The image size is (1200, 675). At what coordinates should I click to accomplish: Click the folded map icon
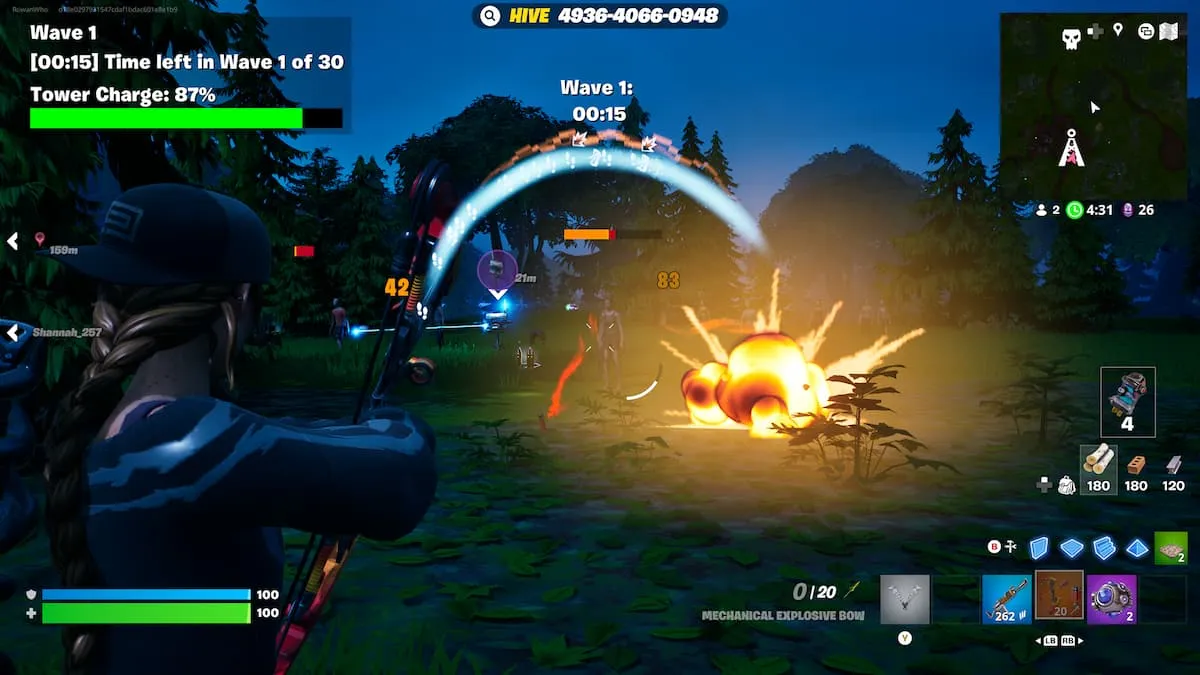coord(1169,31)
